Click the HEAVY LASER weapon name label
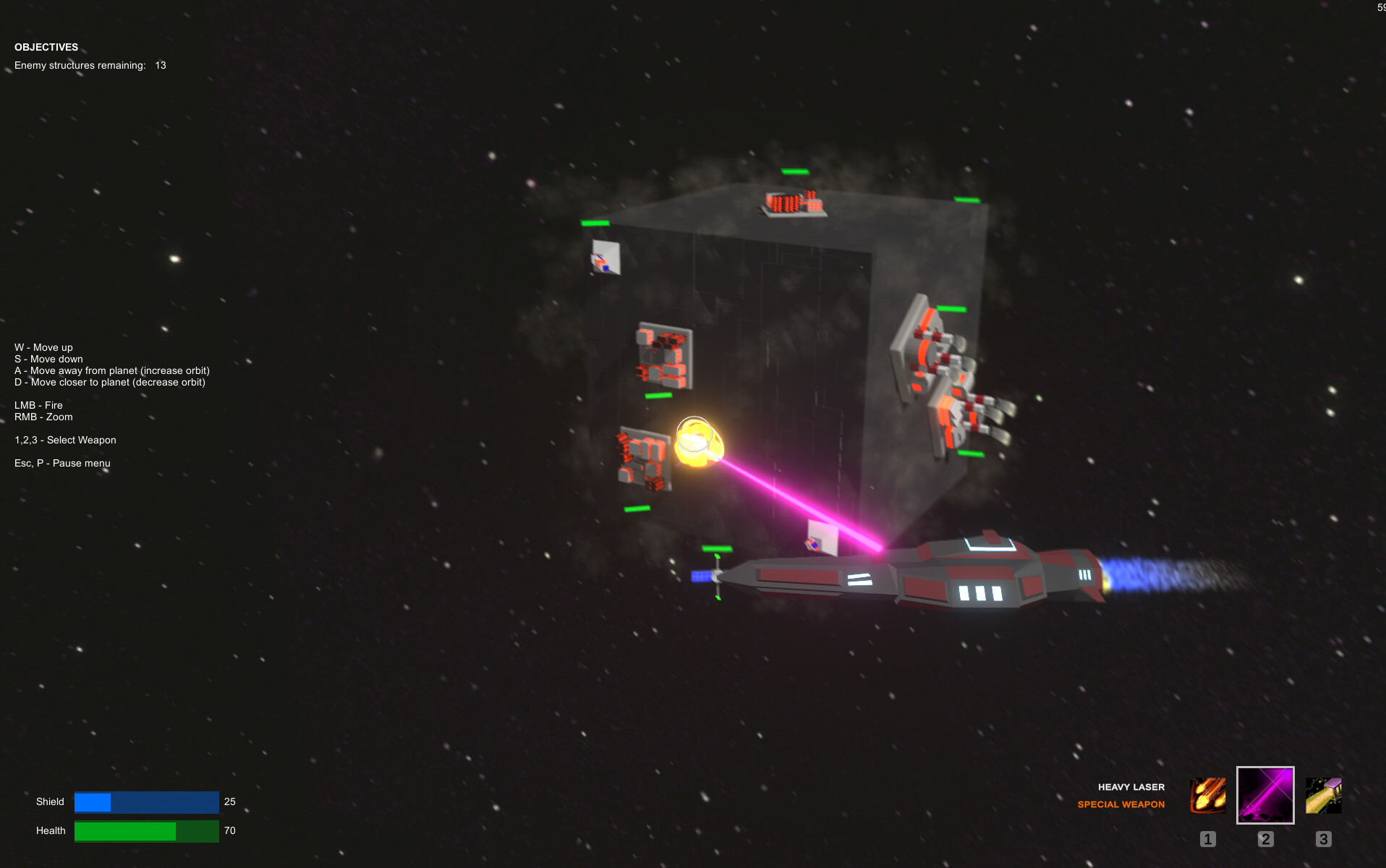The height and width of the screenshot is (868, 1386). click(1131, 787)
